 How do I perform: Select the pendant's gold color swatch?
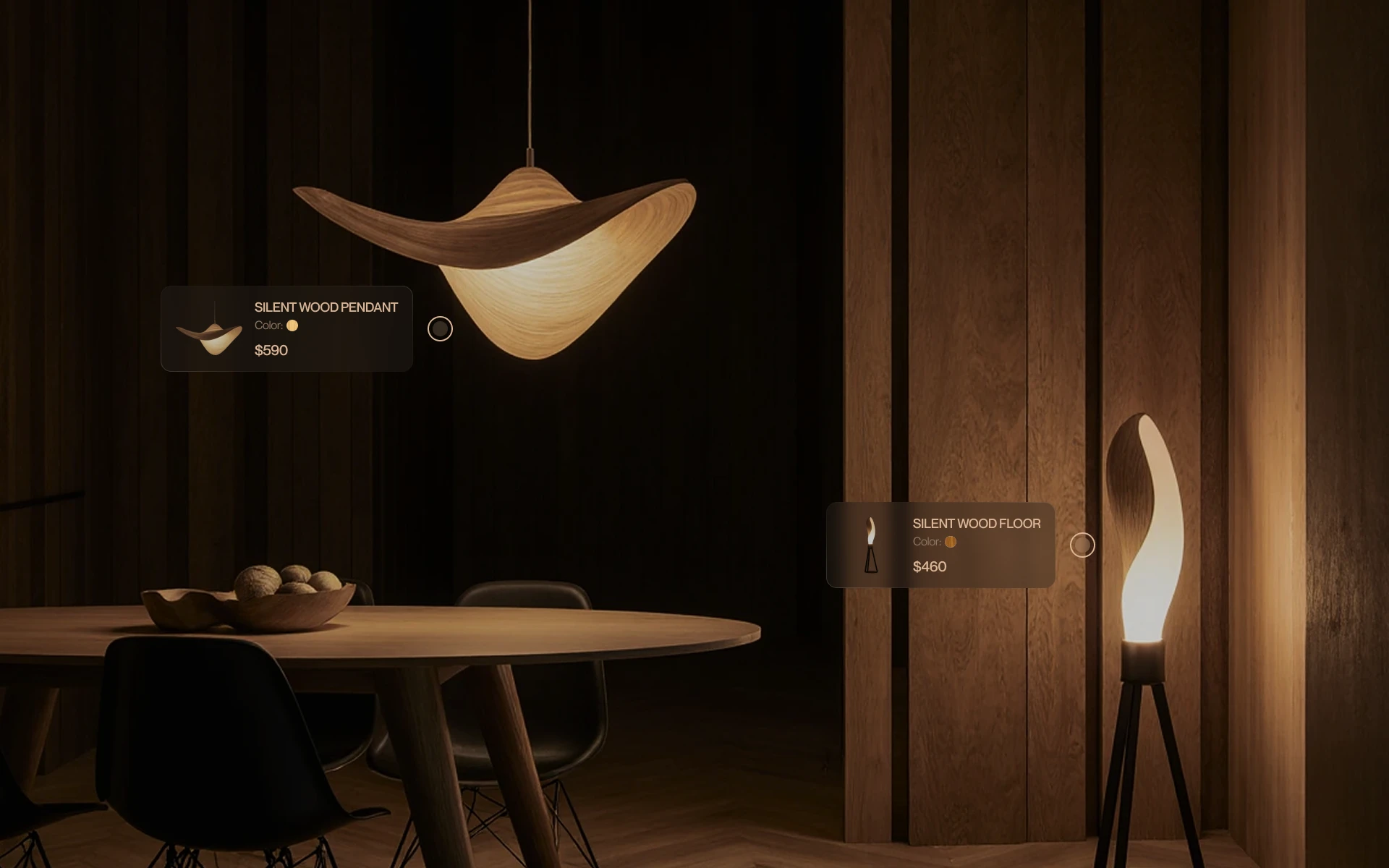point(292,326)
